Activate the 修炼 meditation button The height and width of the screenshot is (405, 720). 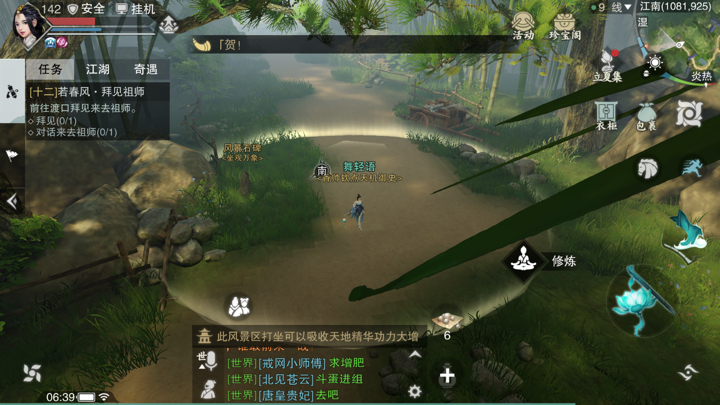click(x=522, y=260)
